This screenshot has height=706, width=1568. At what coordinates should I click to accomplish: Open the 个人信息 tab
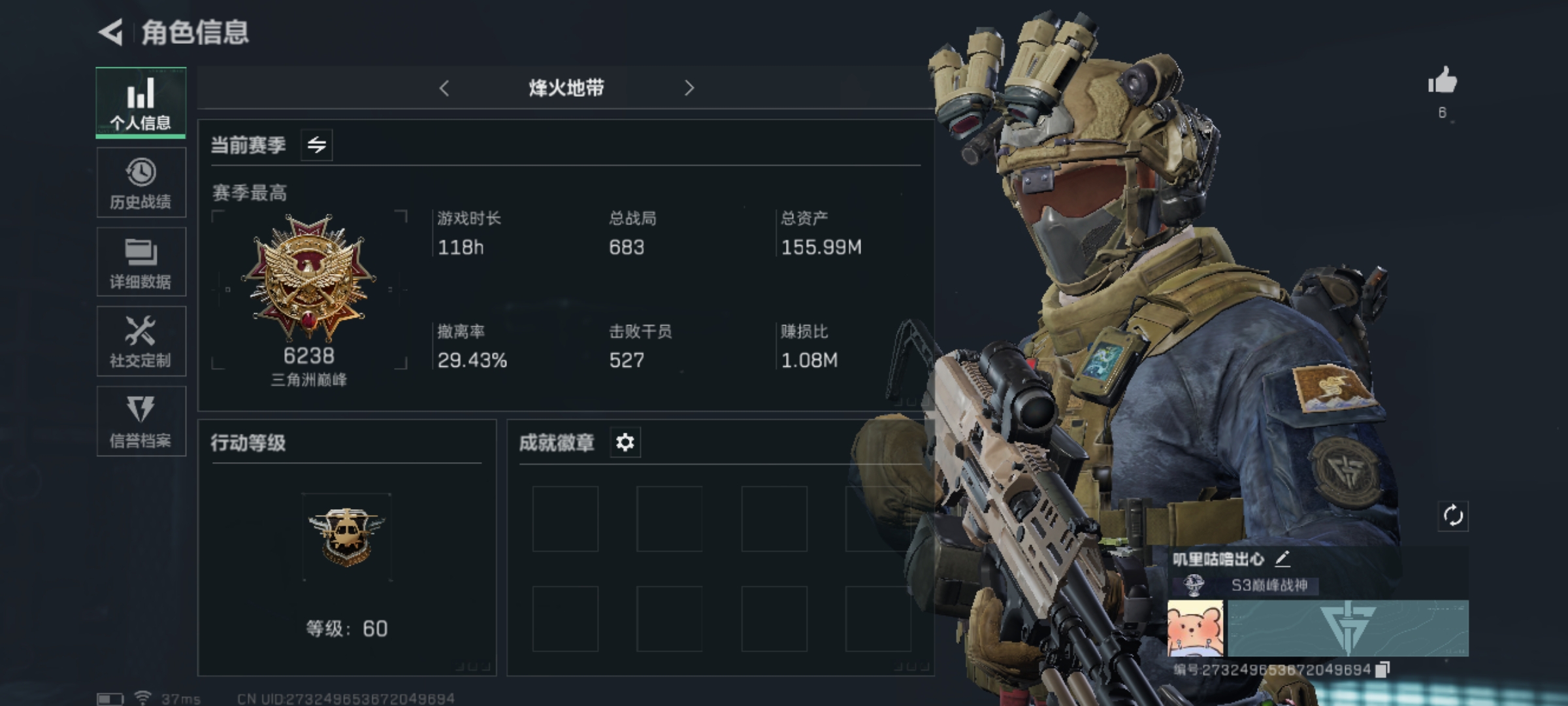pos(140,103)
